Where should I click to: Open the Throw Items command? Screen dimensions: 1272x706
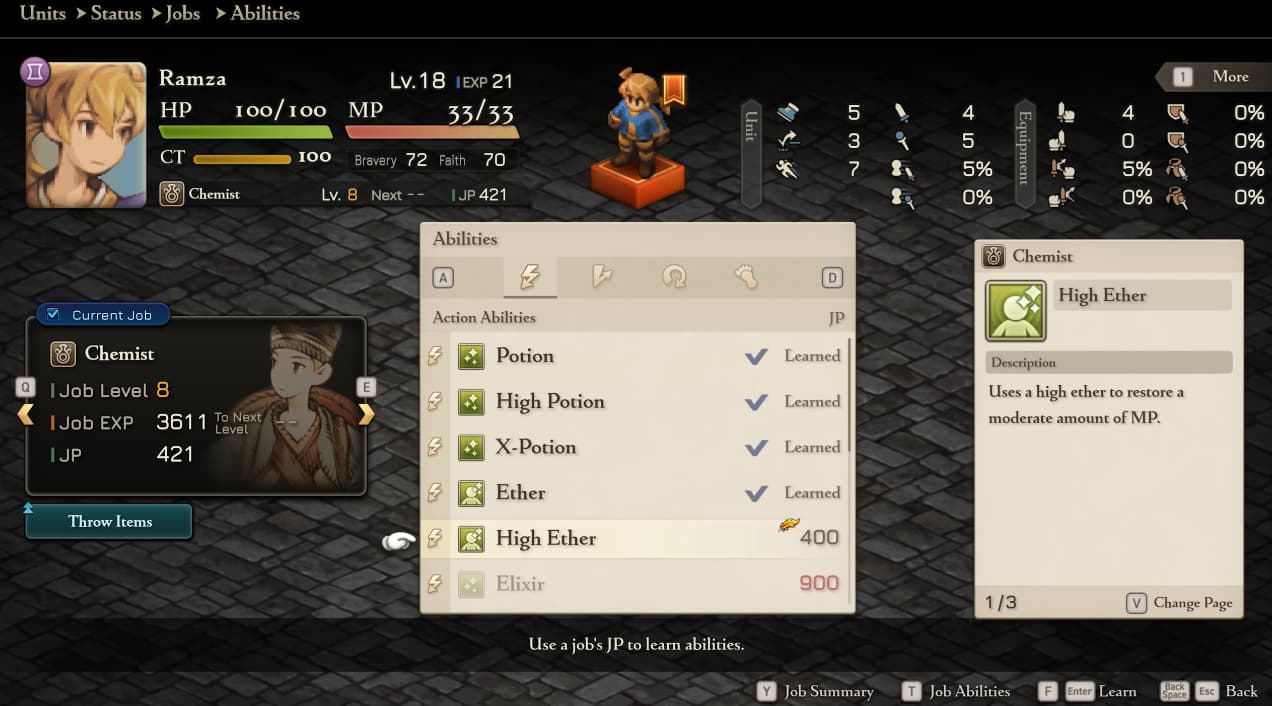[x=109, y=522]
